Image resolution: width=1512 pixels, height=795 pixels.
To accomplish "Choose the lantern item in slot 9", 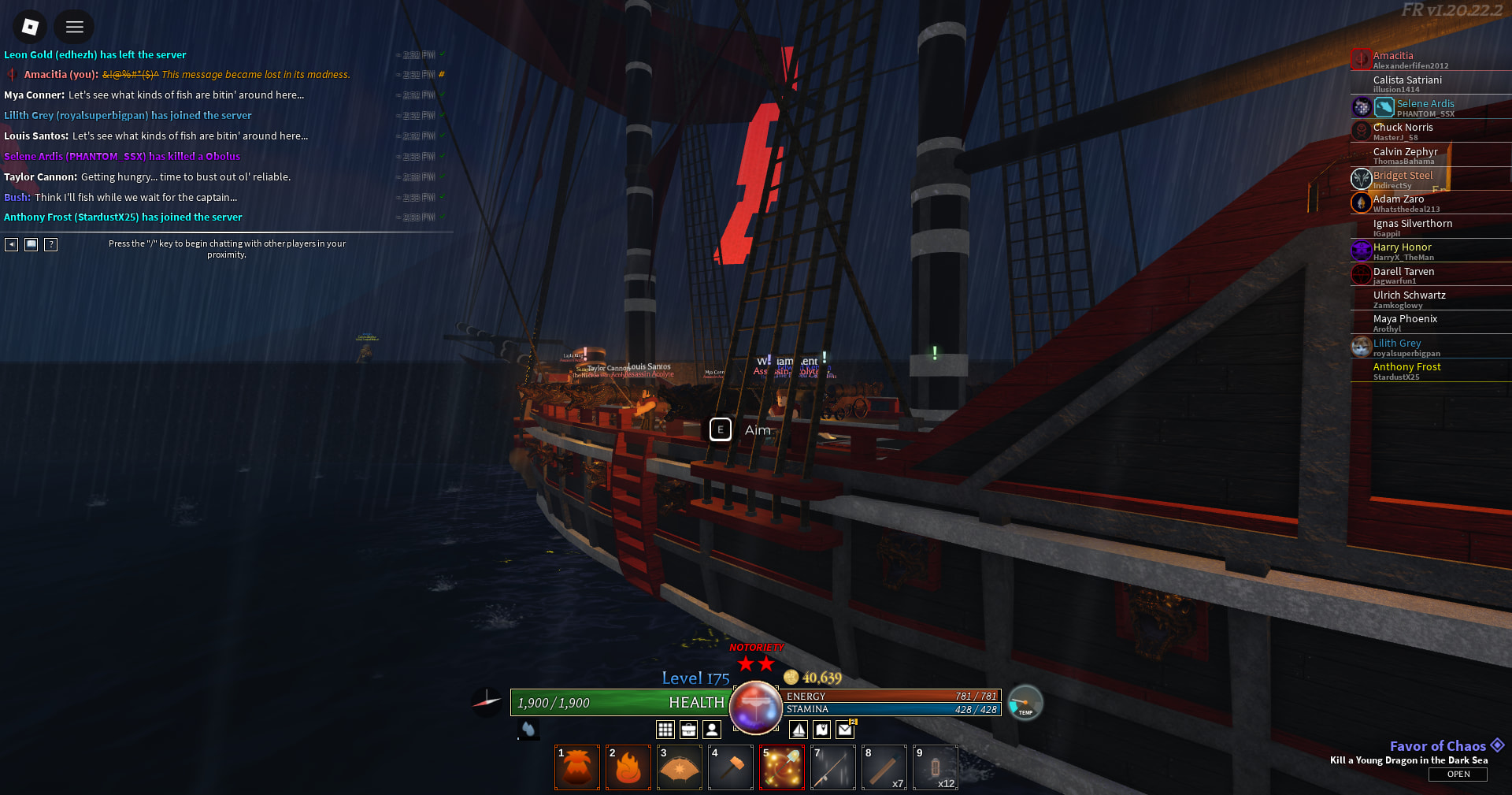I will [x=936, y=767].
